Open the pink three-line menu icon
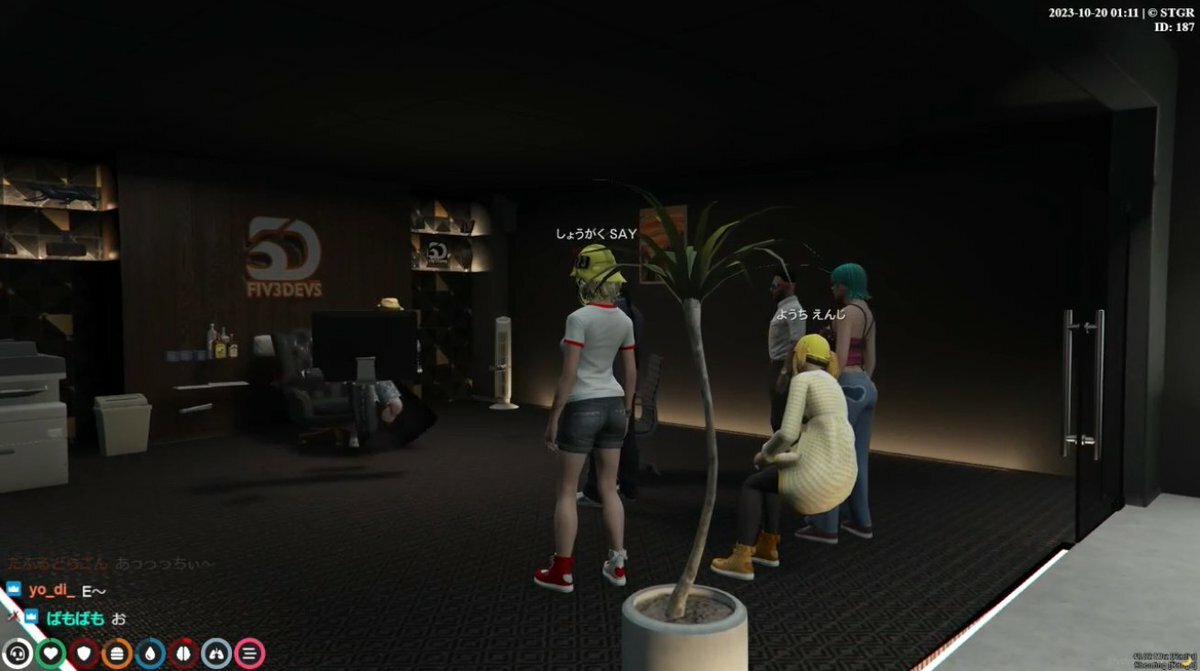Screen dimensions: 1200x671 pyautogui.click(x=250, y=654)
